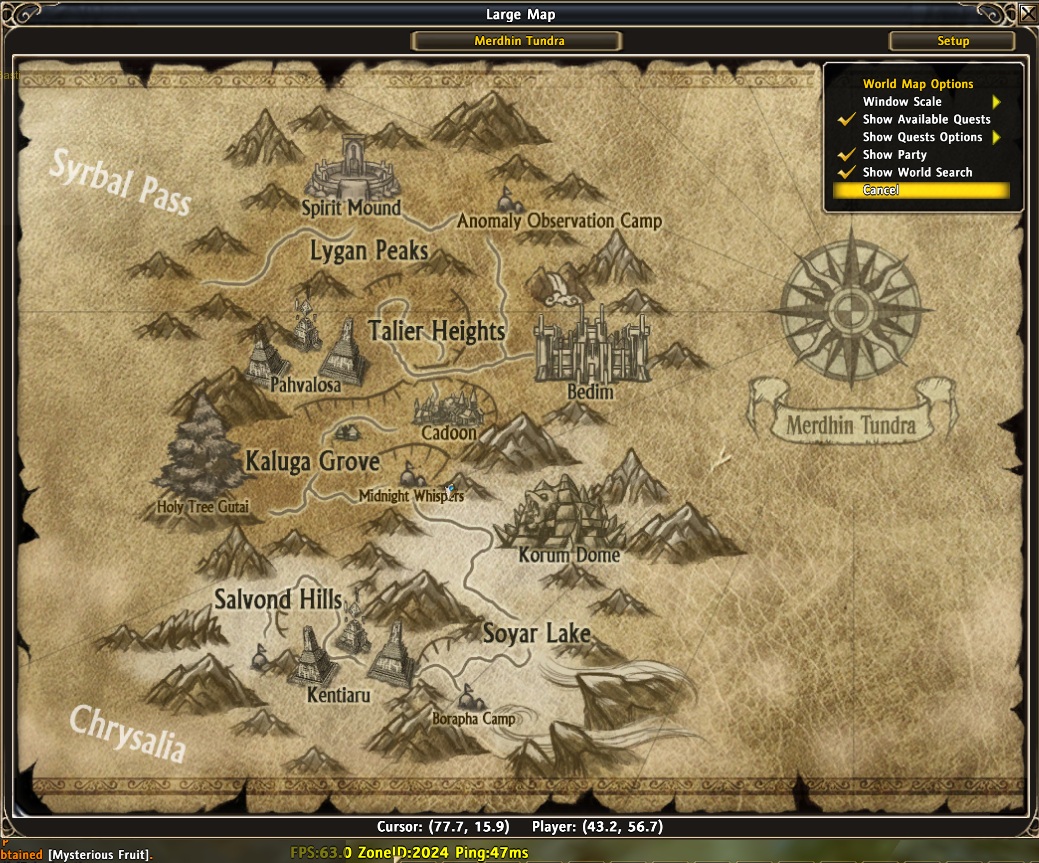1039x863 pixels.
Task: Open the Merdhin Tundra zone selector
Action: coord(518,41)
